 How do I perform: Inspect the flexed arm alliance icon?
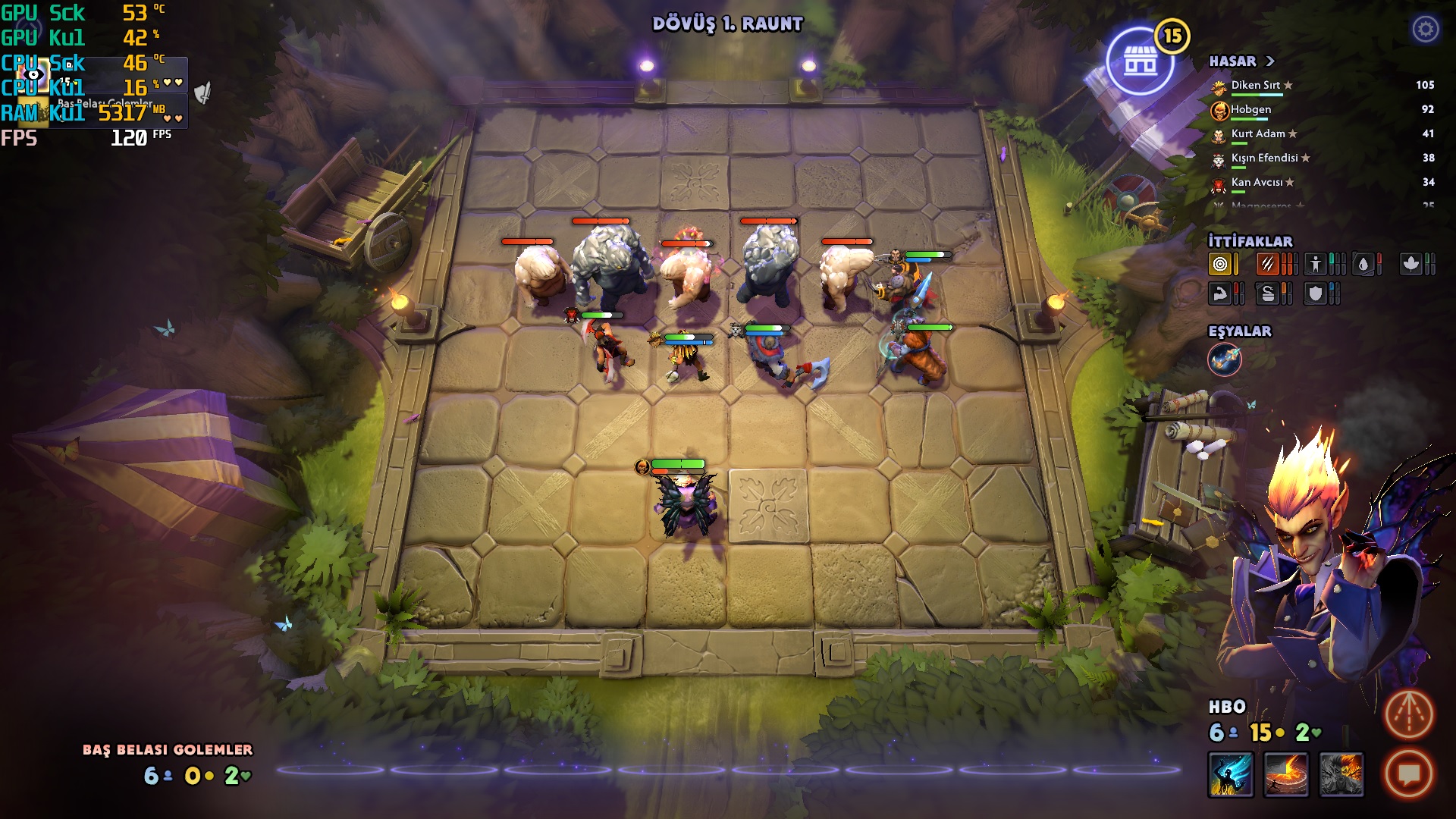(x=1220, y=293)
